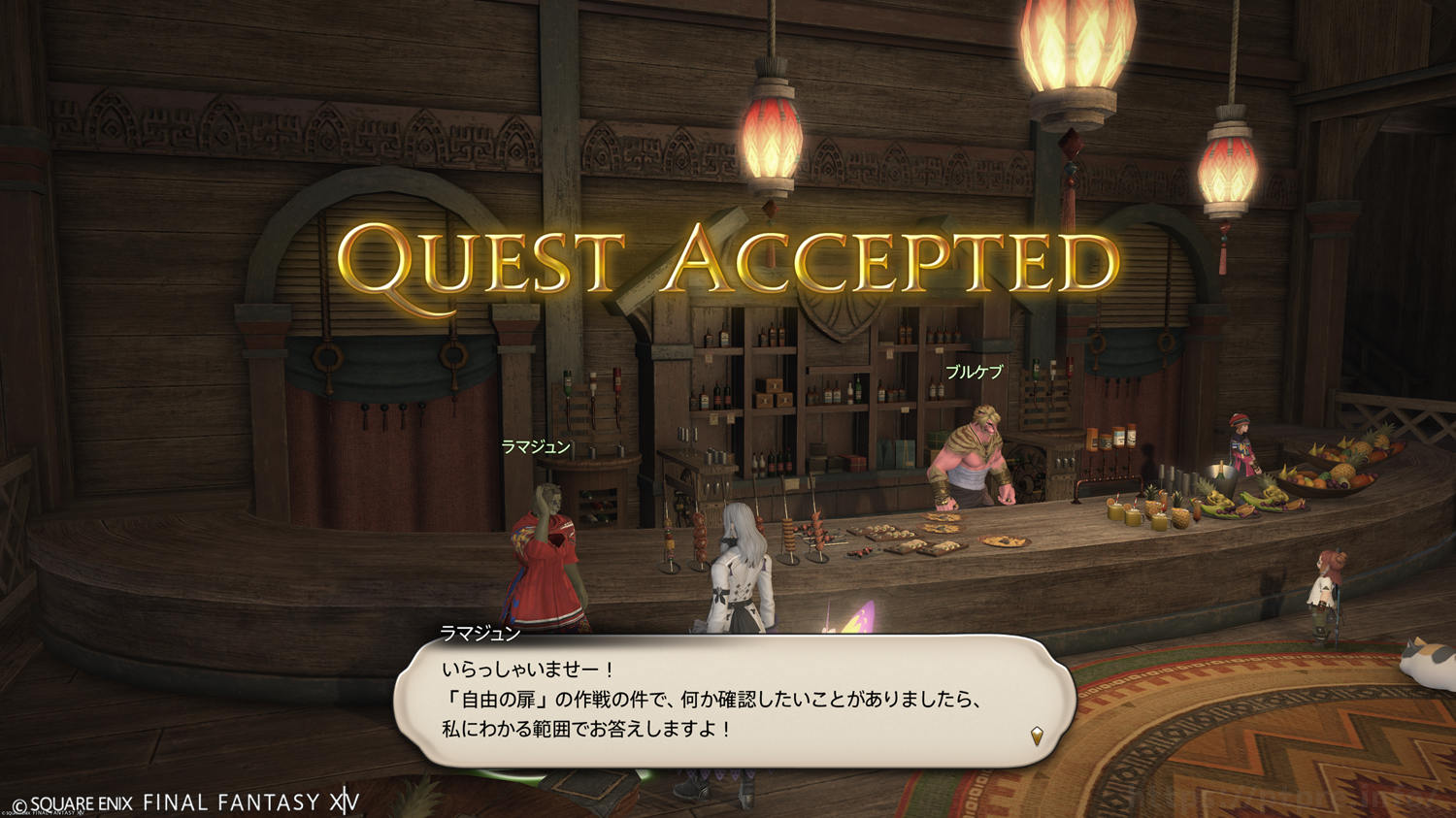Click the dialogue advance arrow marker
1456x818 pixels.
(x=1037, y=736)
